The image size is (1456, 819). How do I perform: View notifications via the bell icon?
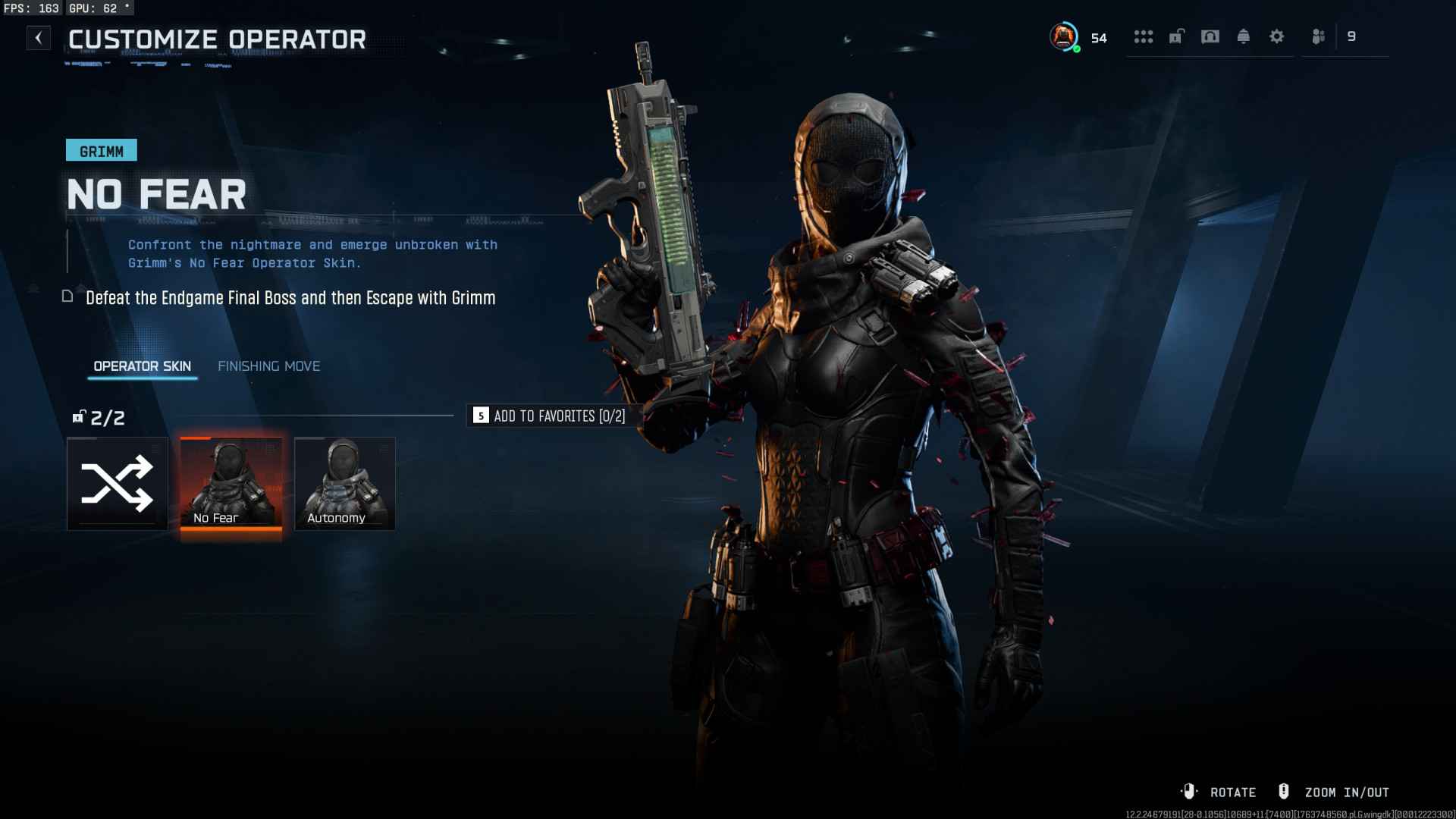coord(1244,36)
